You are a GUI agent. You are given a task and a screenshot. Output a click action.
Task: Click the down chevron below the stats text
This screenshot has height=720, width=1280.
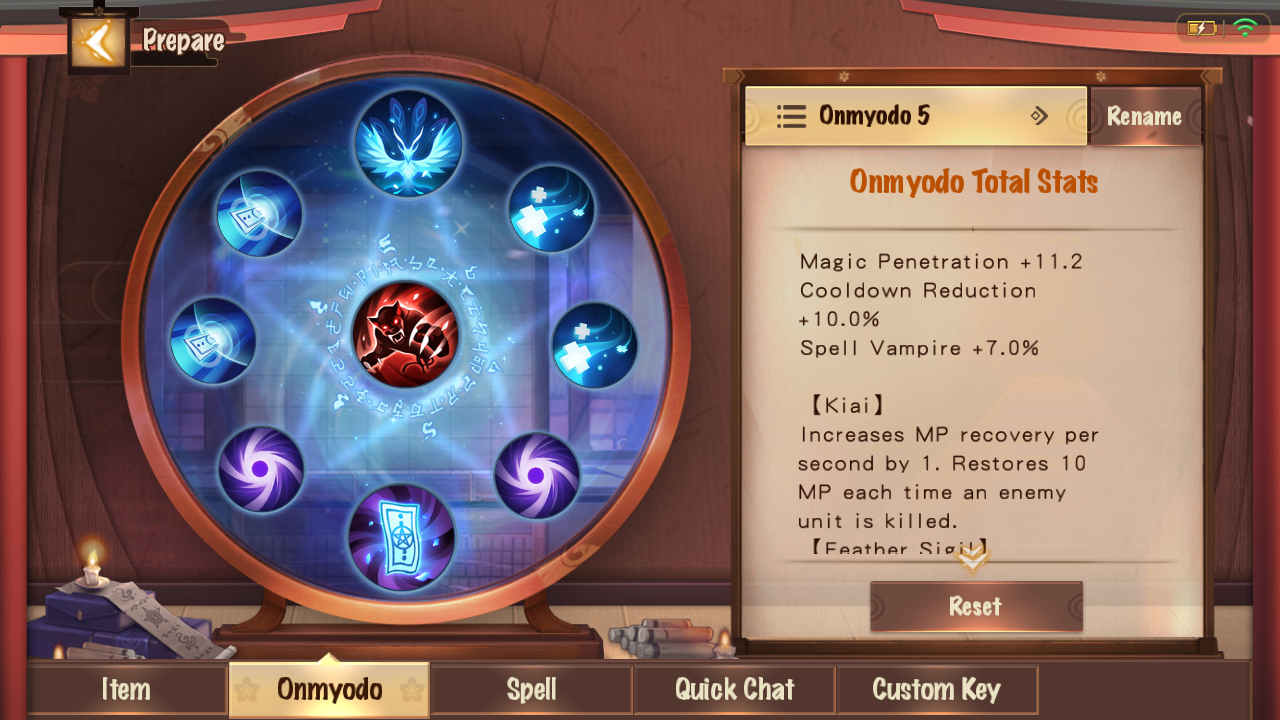972,558
